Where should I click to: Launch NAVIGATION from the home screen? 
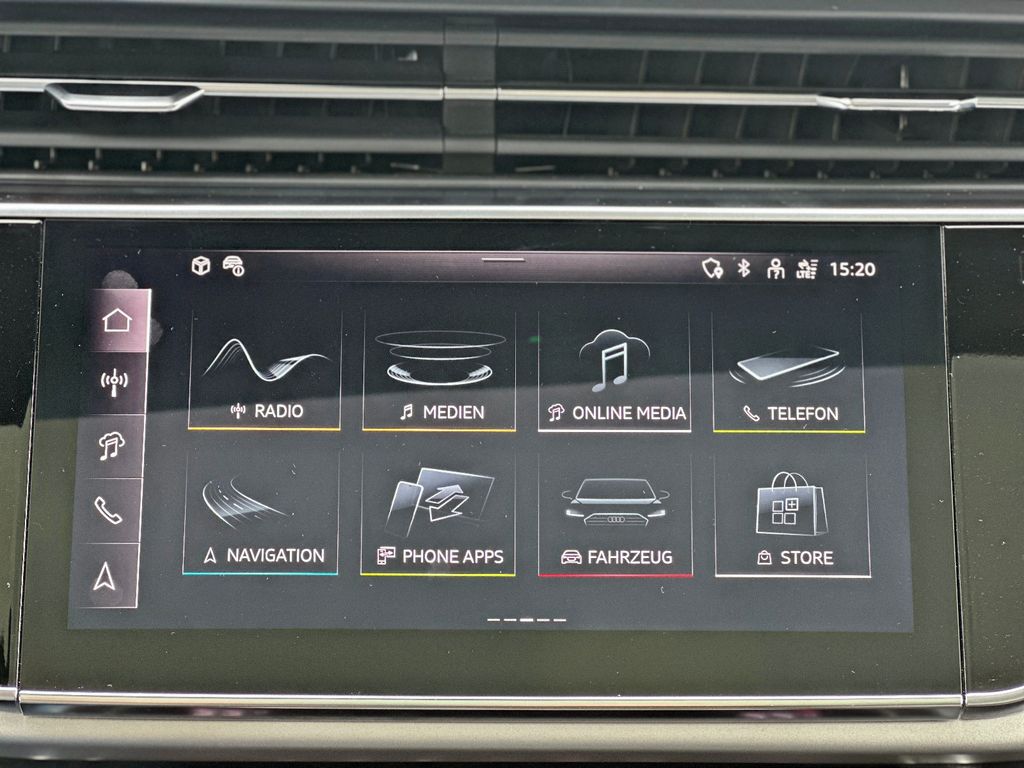(x=262, y=513)
